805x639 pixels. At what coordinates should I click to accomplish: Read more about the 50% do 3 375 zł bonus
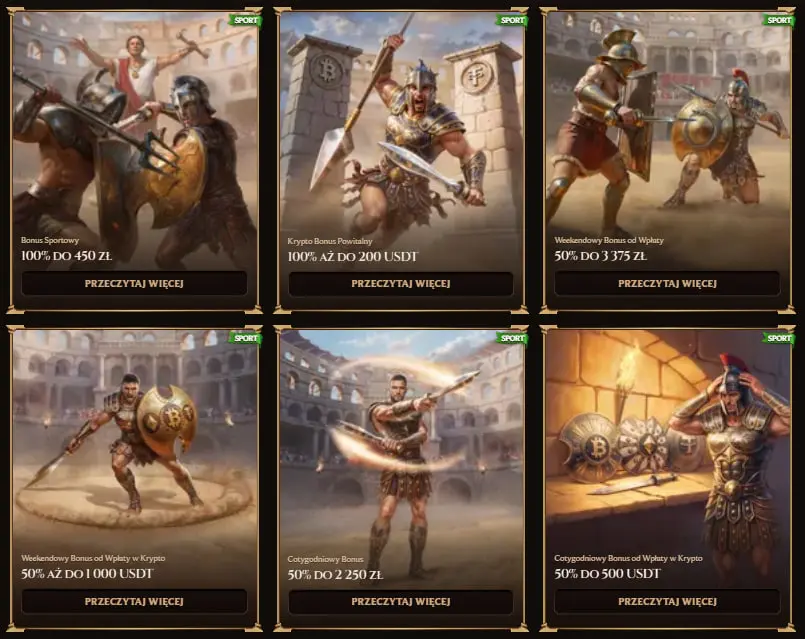pos(667,283)
